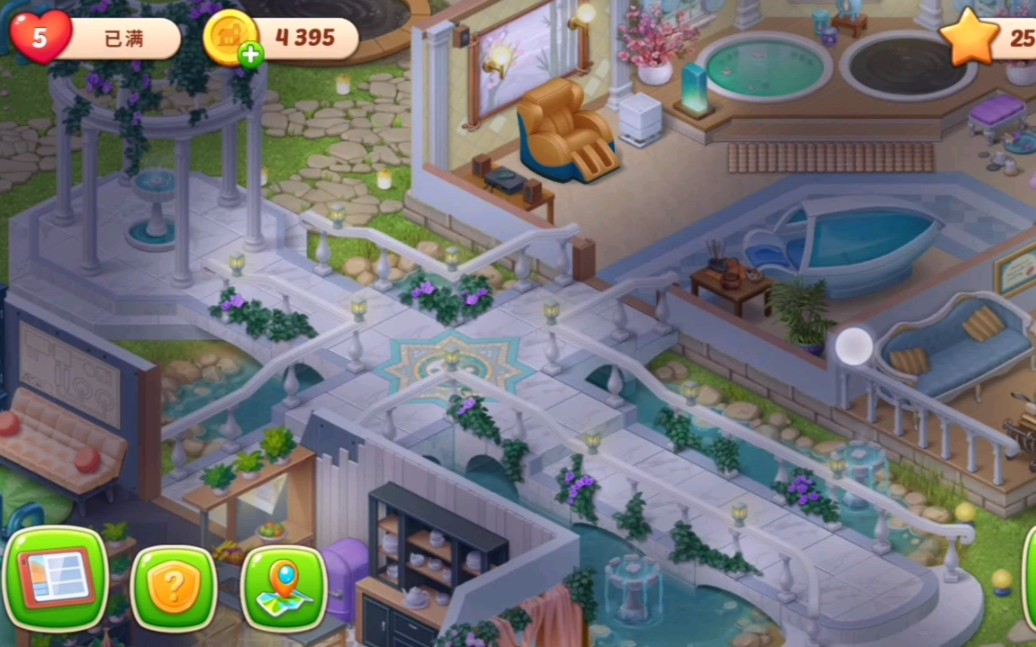Tap the red heart lives icon

click(40, 37)
